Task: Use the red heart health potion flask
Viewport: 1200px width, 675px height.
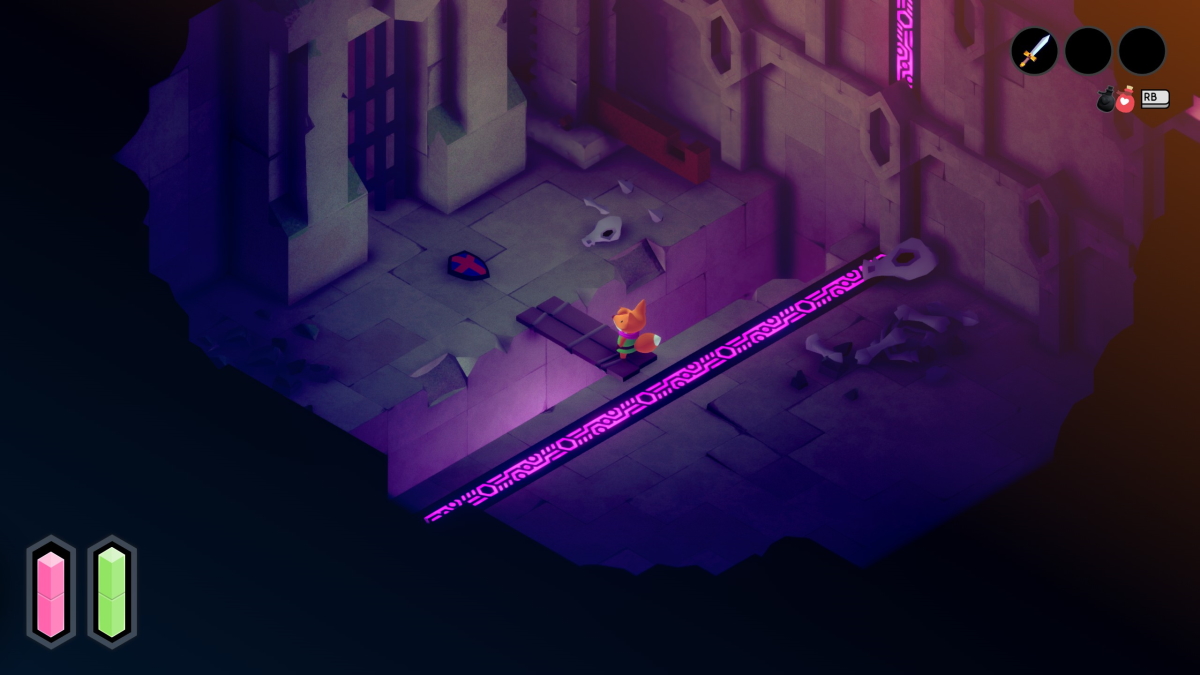Action: pyautogui.click(x=1125, y=100)
